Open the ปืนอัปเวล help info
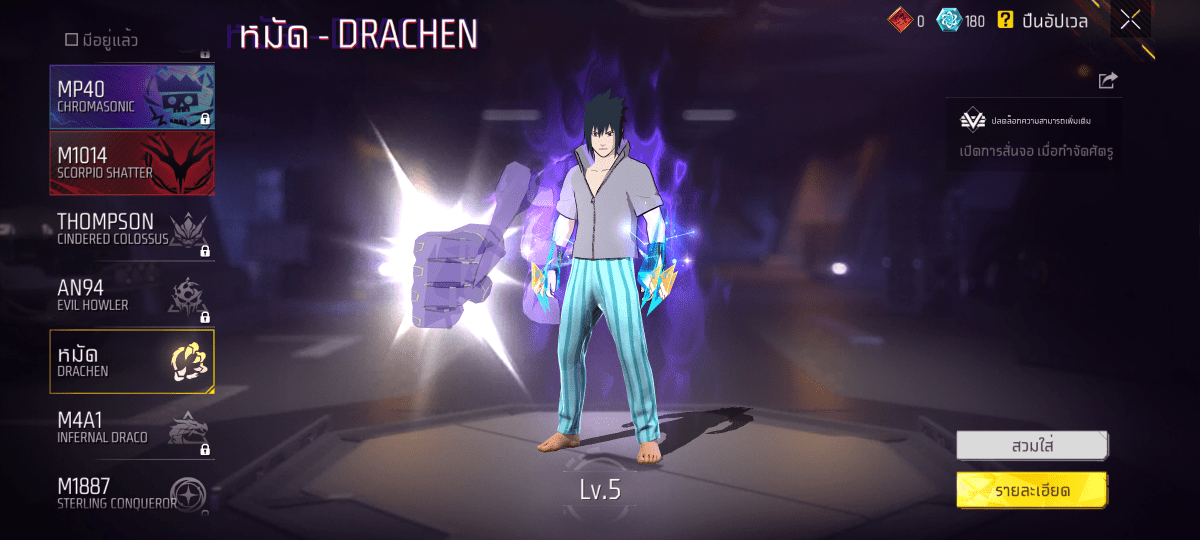The height and width of the screenshot is (540, 1200). 1005,20
